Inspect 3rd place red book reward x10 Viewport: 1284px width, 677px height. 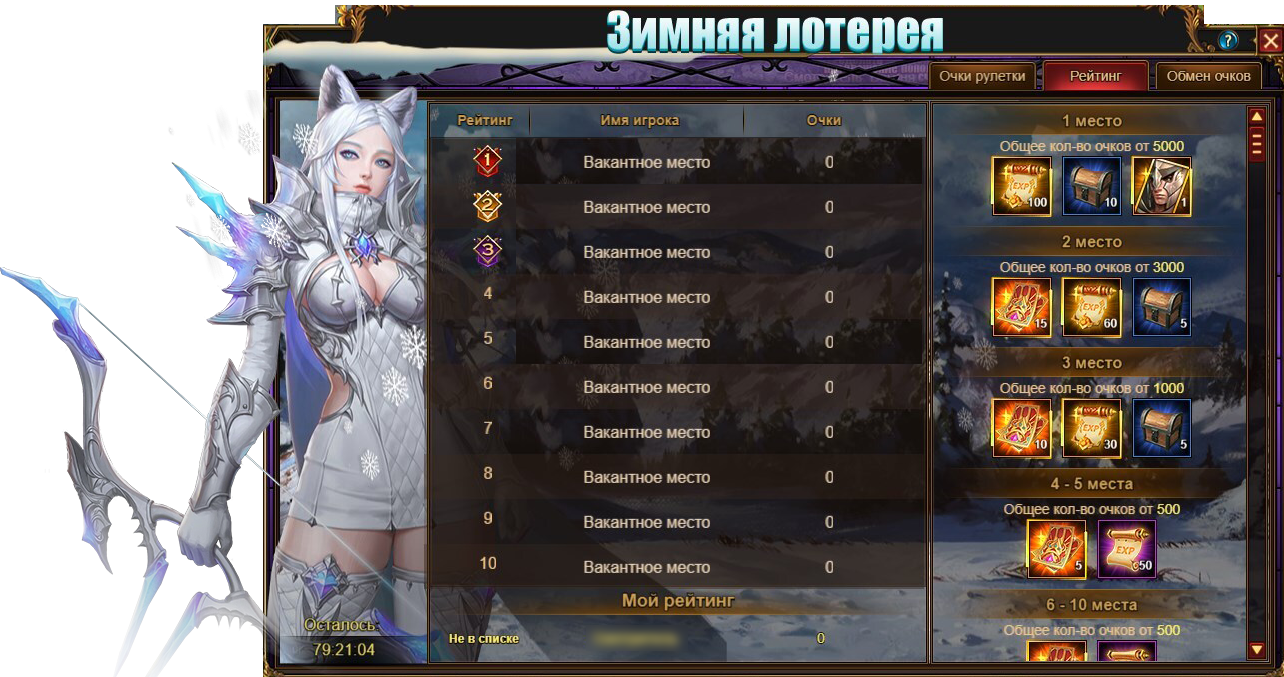1022,428
